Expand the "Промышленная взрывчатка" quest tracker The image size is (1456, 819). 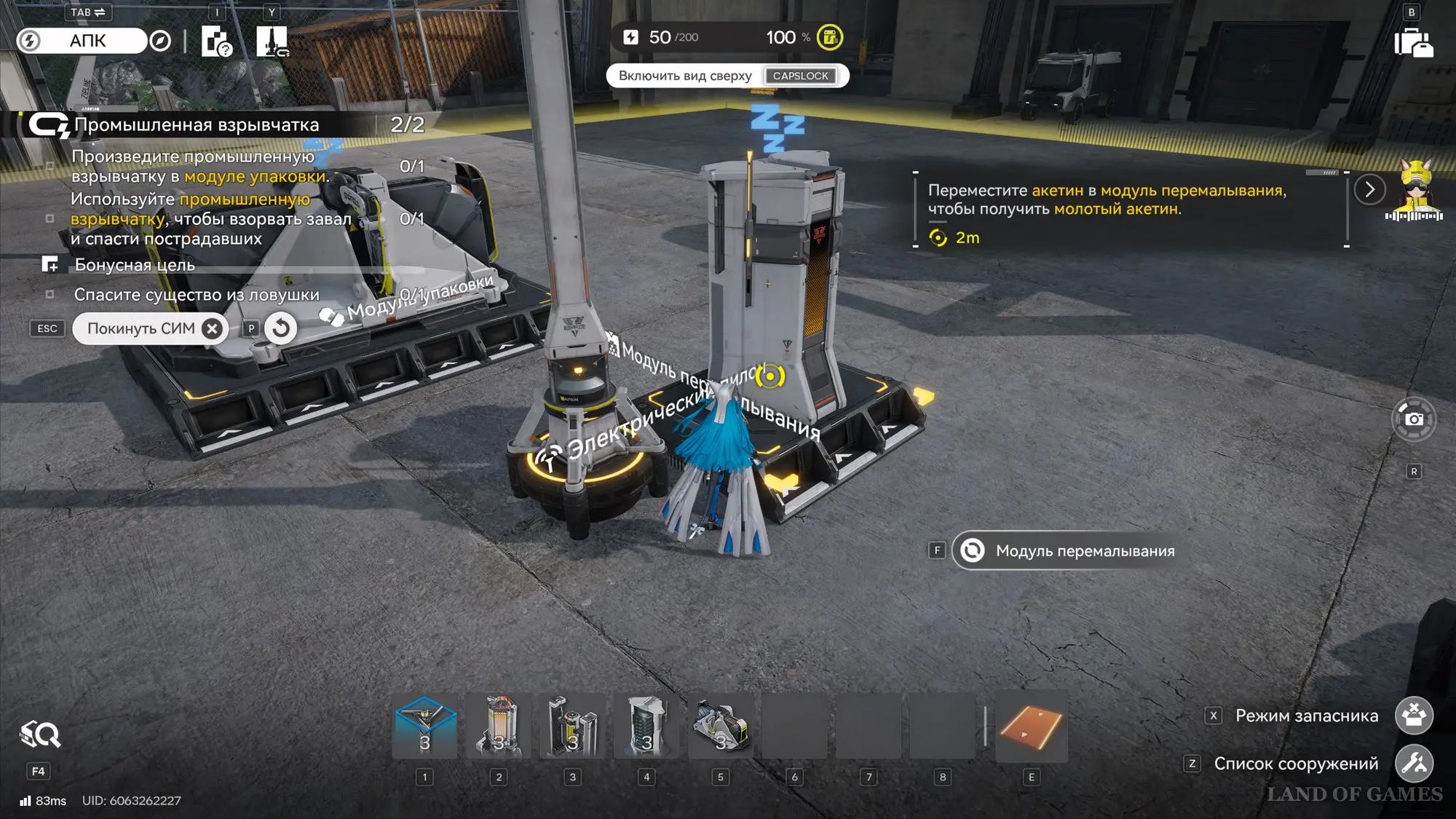click(x=197, y=124)
